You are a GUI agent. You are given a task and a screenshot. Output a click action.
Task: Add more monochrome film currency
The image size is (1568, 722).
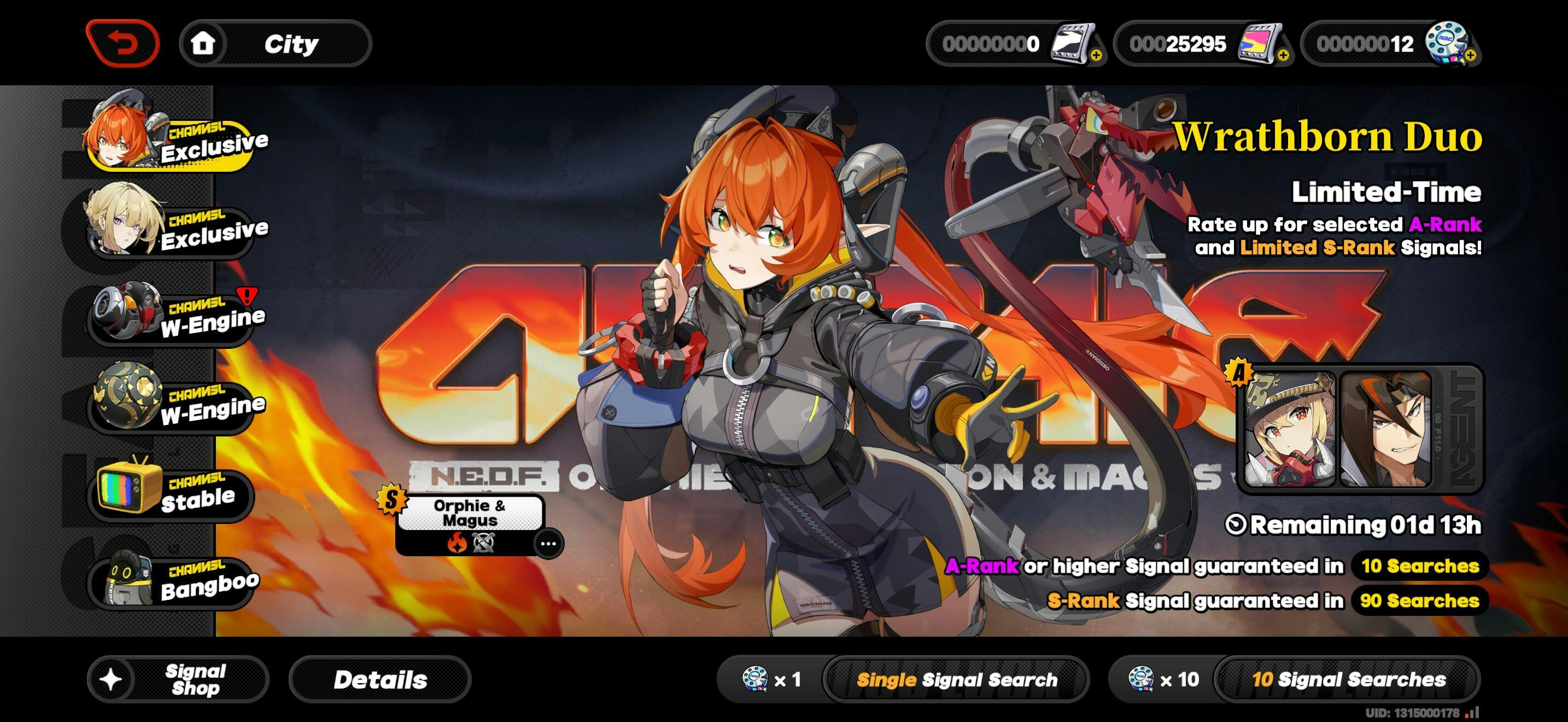pos(1096,55)
